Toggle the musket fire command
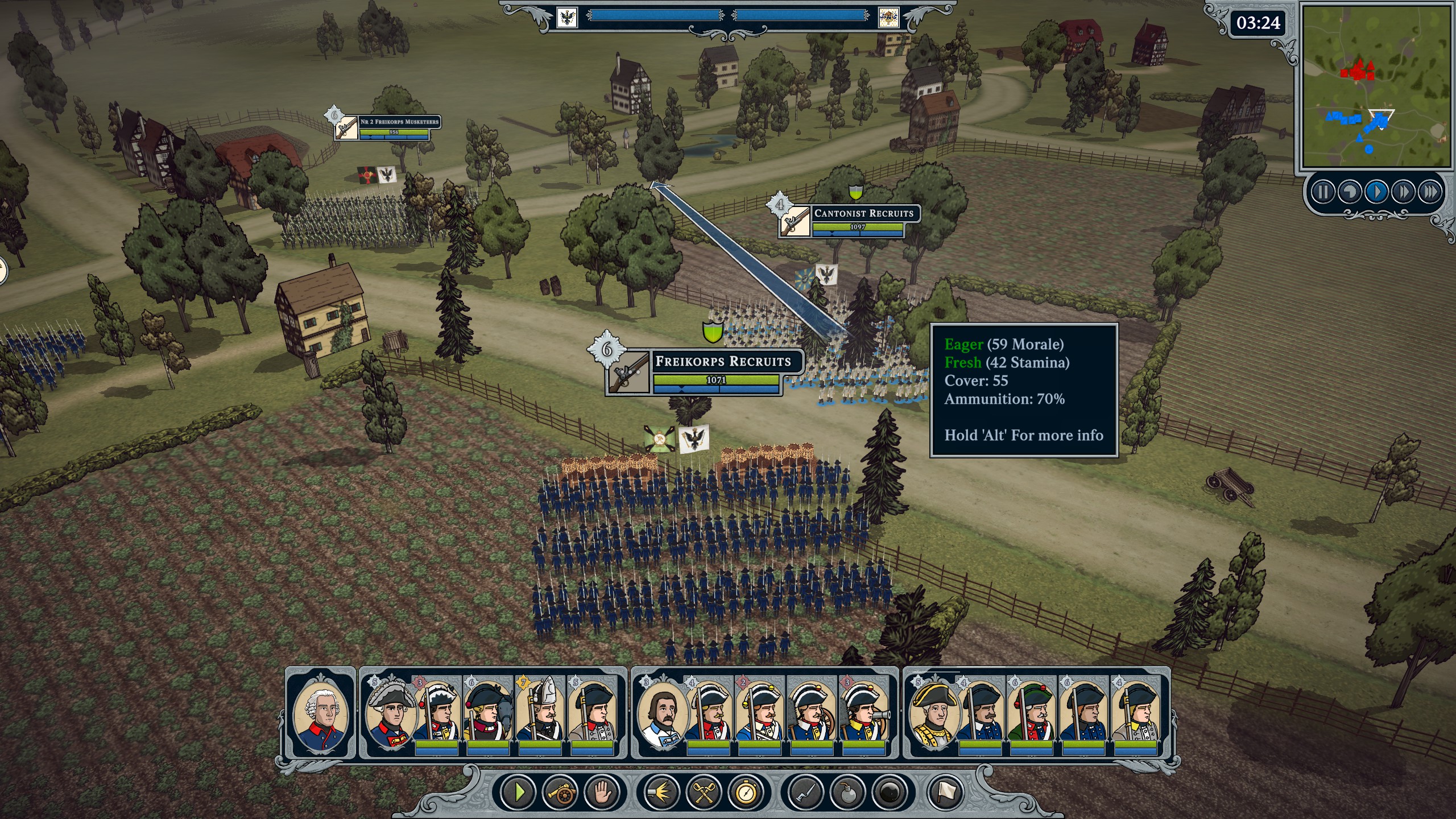This screenshot has height=819, width=1456. [662, 792]
